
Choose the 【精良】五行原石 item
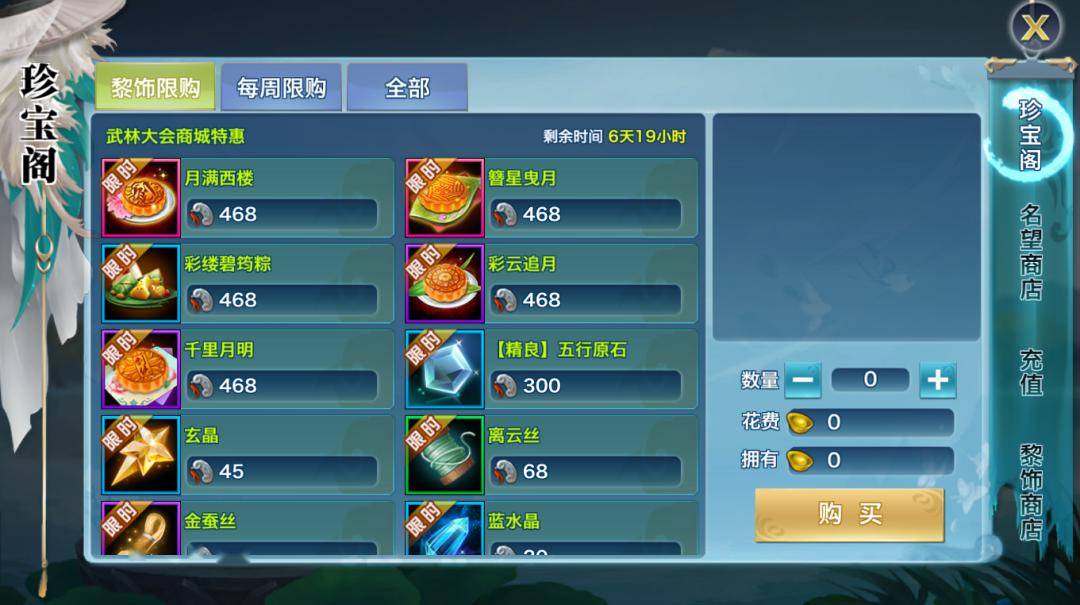[x=551, y=370]
